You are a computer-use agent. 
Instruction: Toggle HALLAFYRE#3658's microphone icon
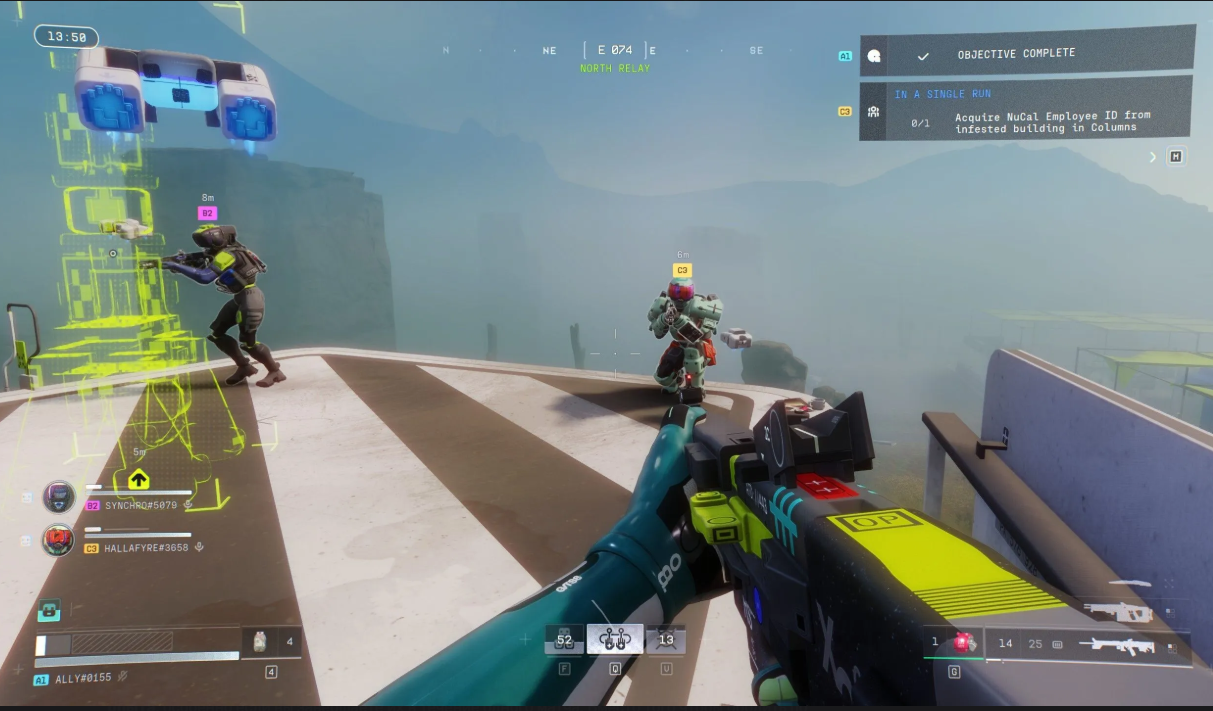tap(199, 548)
